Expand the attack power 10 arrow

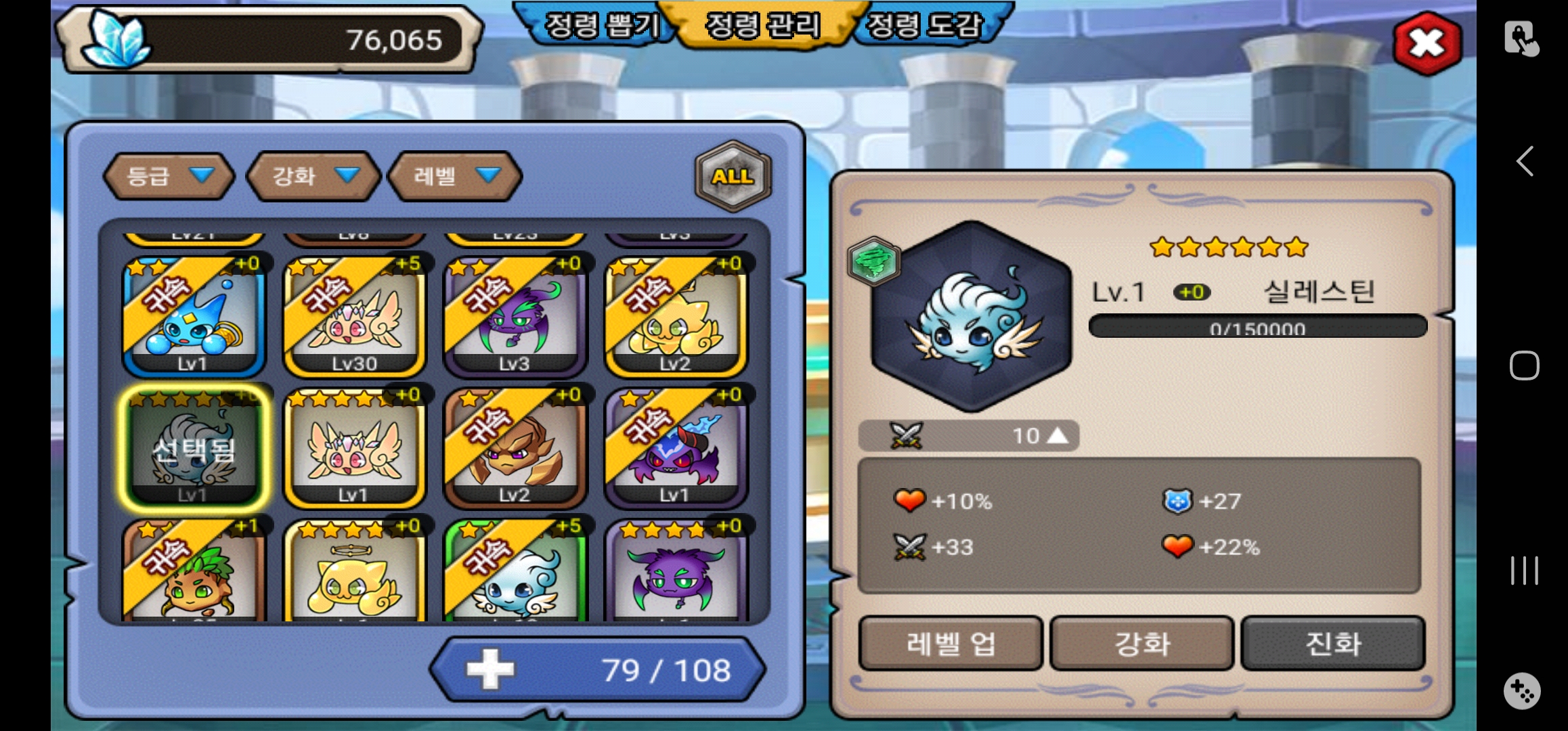click(1057, 435)
